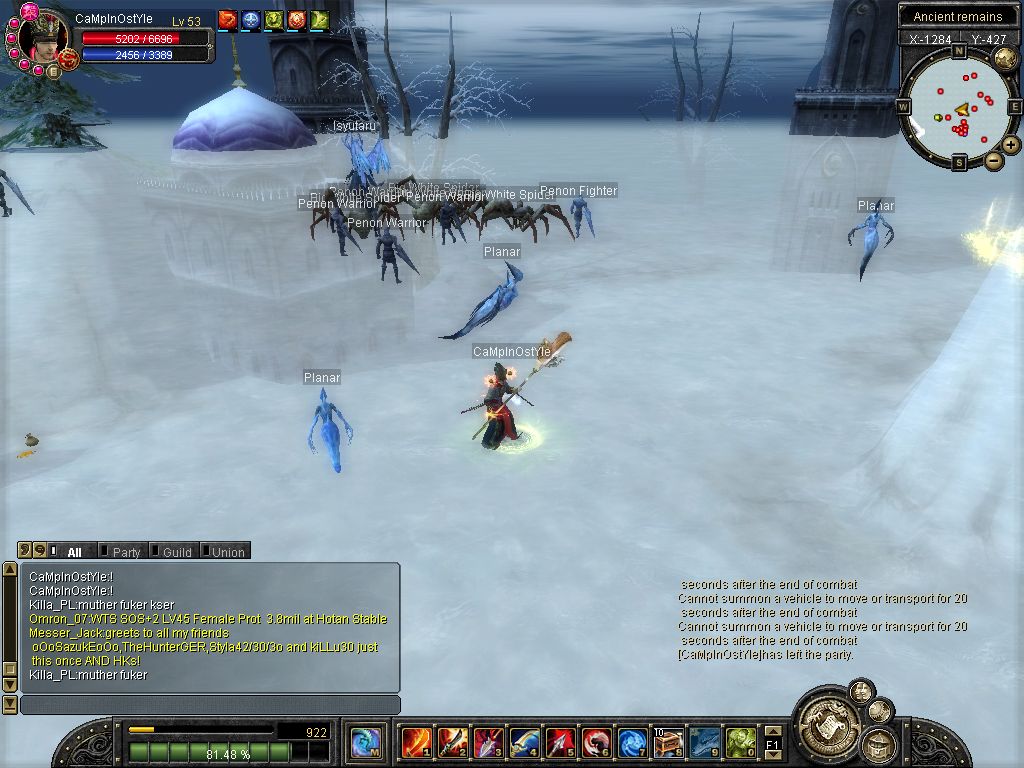The width and height of the screenshot is (1024, 768).
Task: Switch hotbar page with the up arrow
Action: point(772,731)
